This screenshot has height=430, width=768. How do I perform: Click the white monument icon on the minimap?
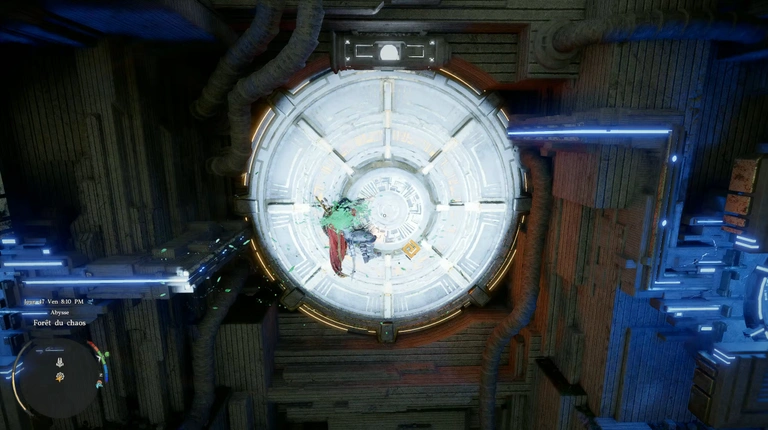click(59, 362)
